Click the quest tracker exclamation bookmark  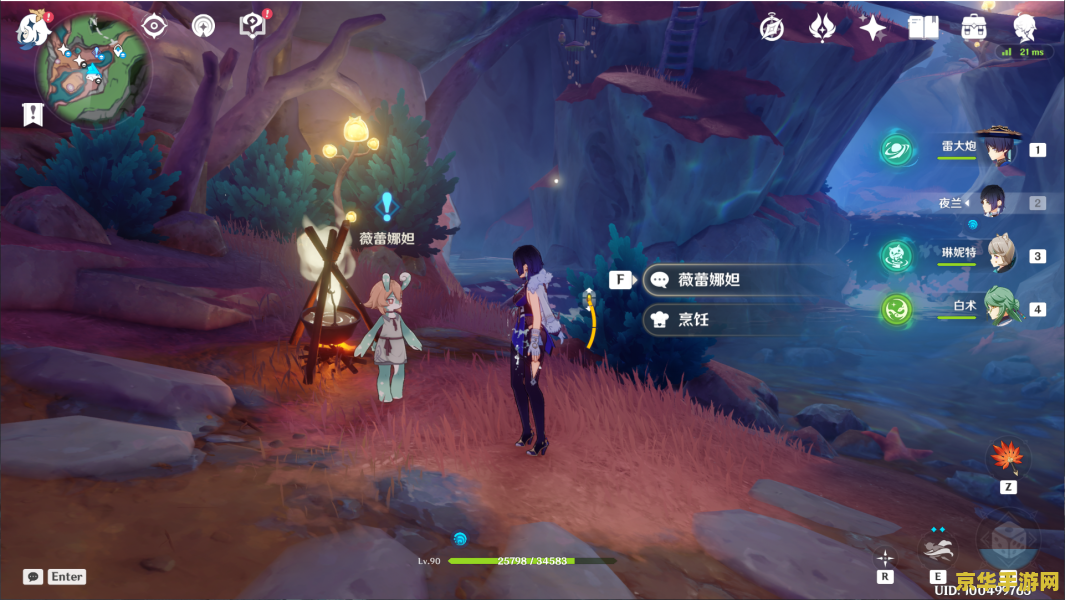click(x=33, y=114)
